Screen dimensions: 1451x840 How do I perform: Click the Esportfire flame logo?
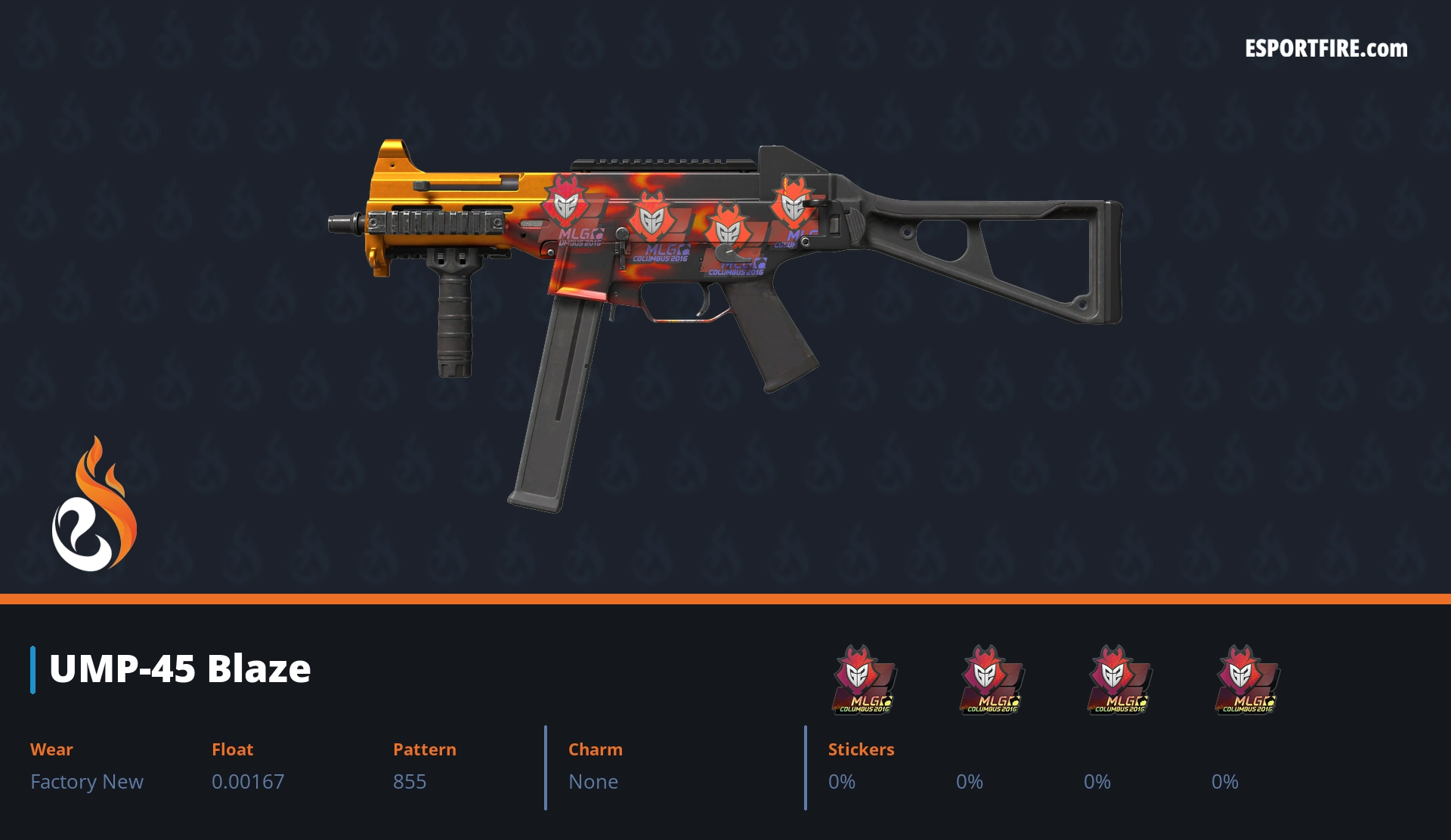pos(94,505)
